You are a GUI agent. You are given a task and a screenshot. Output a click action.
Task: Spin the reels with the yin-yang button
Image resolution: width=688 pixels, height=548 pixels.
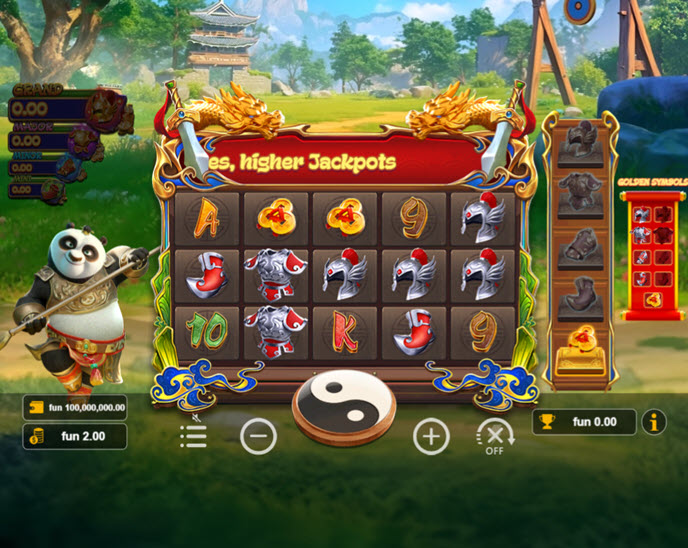pyautogui.click(x=343, y=404)
